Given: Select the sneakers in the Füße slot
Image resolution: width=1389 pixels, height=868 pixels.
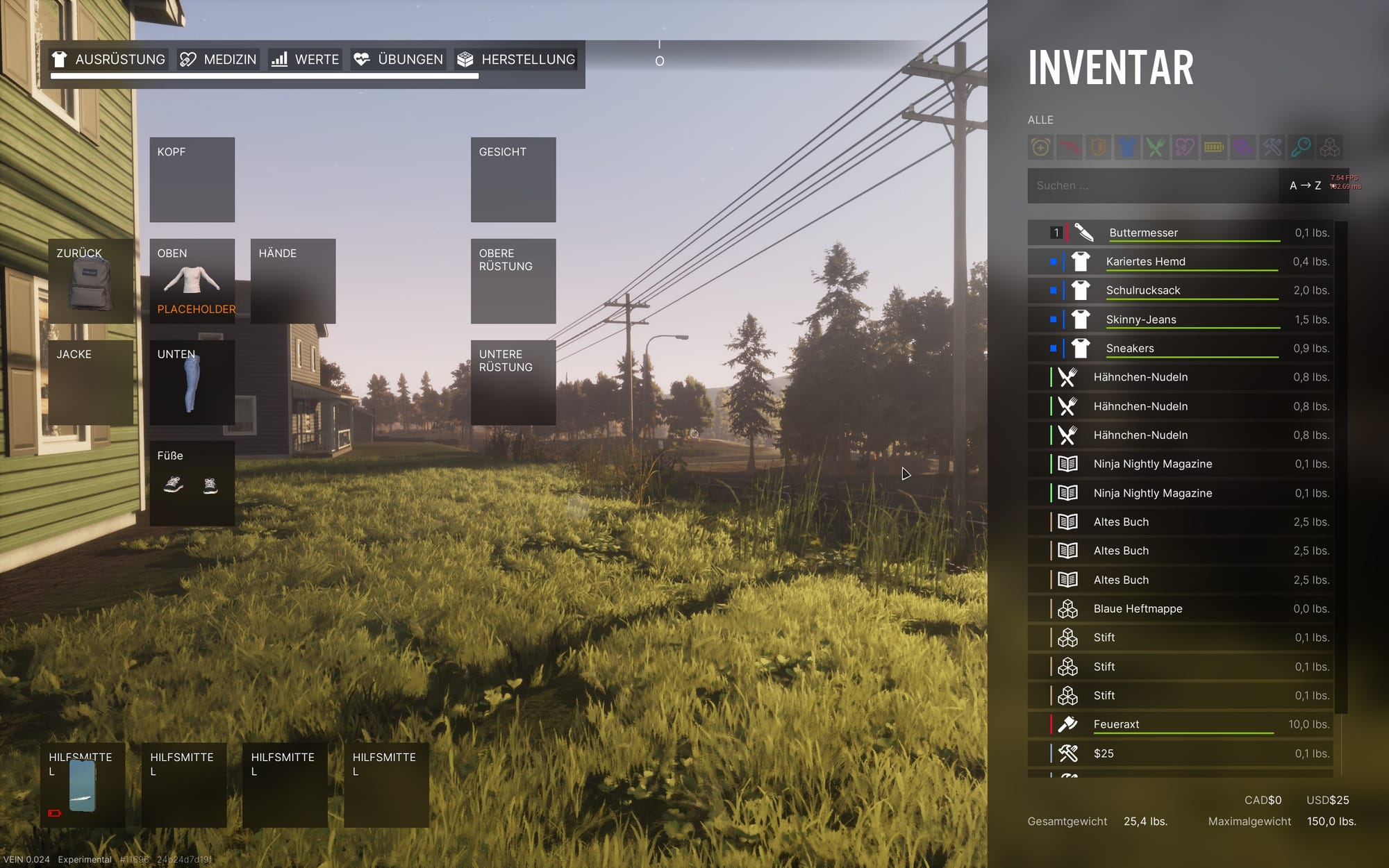Looking at the screenshot, I should point(192,485).
